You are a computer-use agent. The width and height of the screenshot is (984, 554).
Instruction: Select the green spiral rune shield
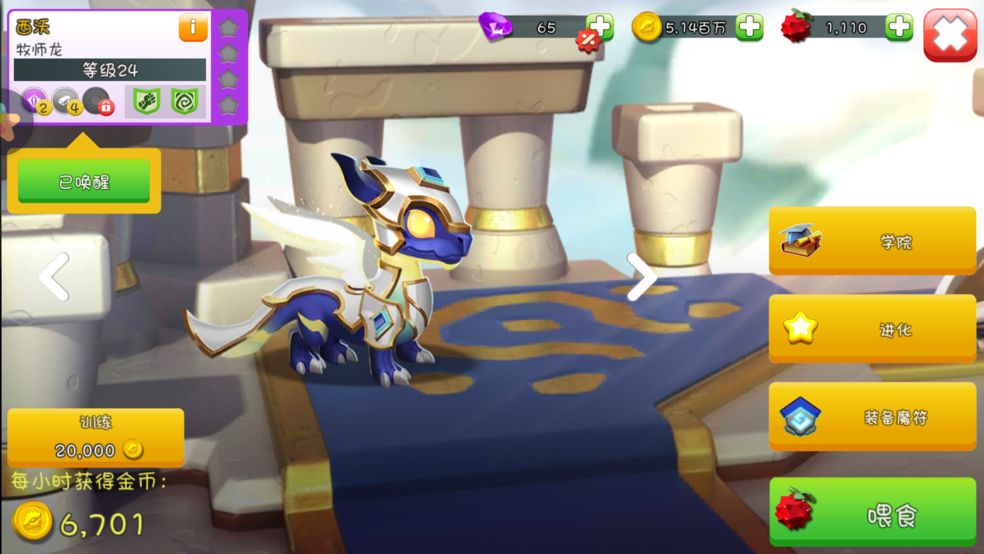coord(184,101)
